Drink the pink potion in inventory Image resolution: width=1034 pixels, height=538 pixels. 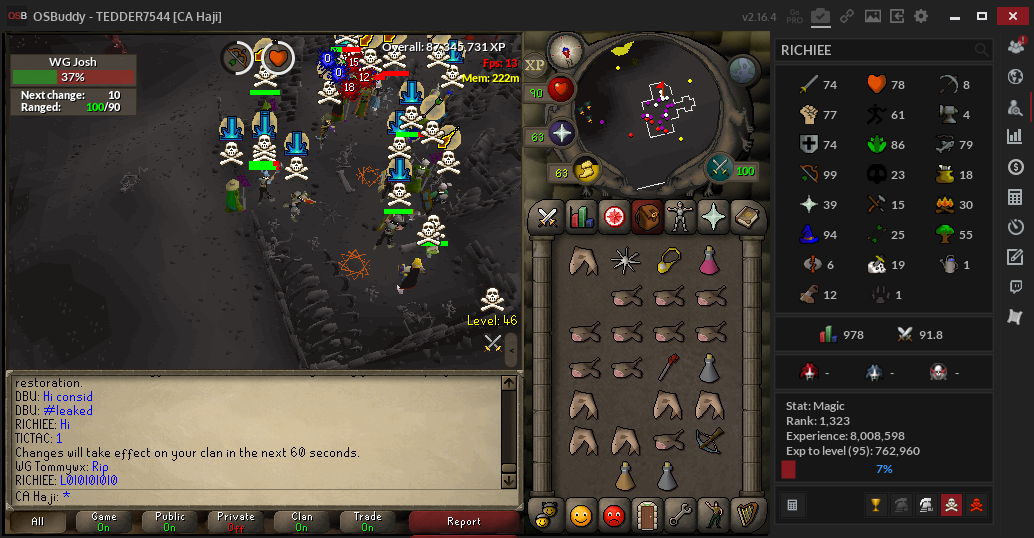[x=709, y=262]
